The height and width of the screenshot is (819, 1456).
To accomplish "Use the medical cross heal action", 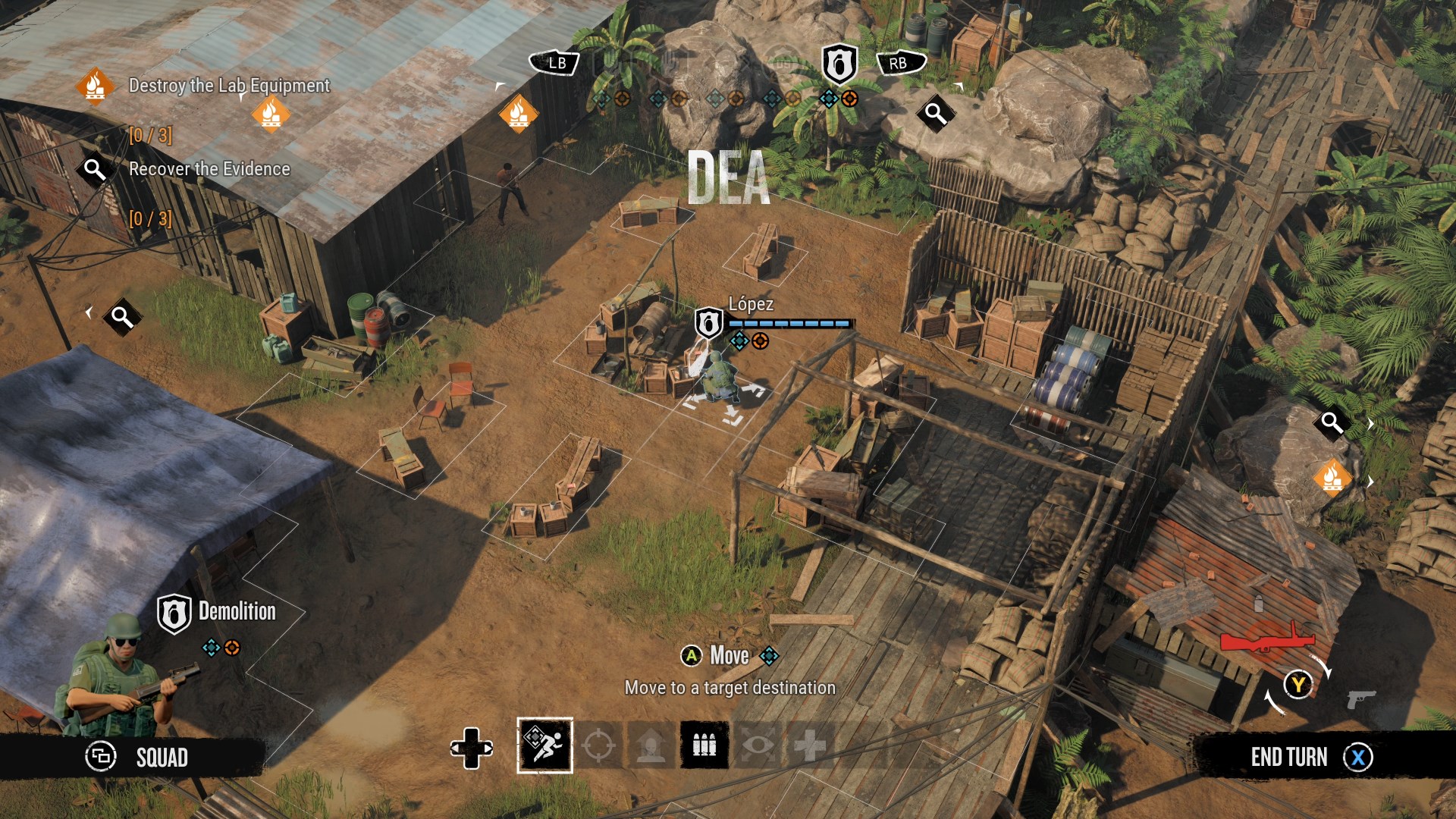I will click(x=810, y=745).
